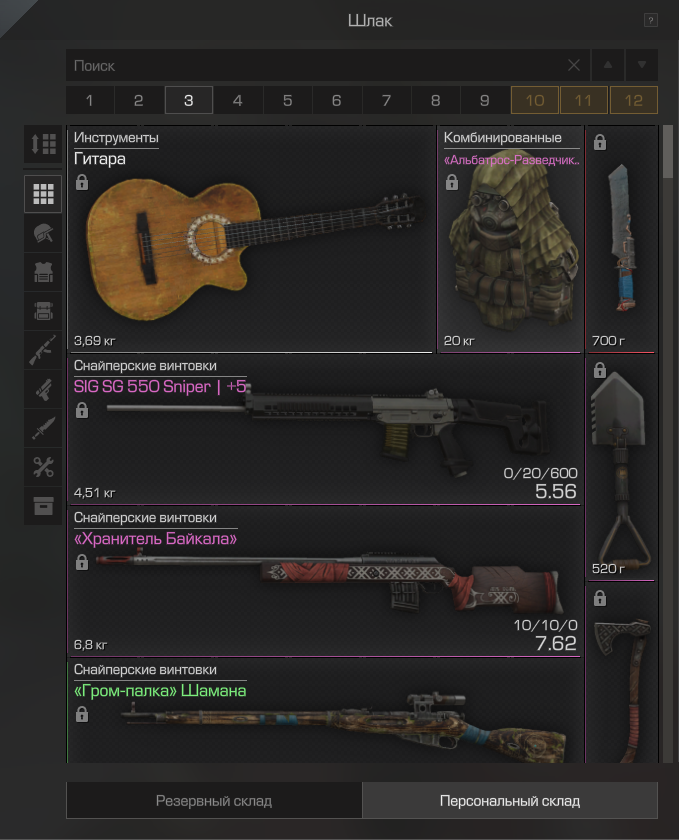Go to storage page 9
The height and width of the screenshot is (840, 679).
point(485,101)
